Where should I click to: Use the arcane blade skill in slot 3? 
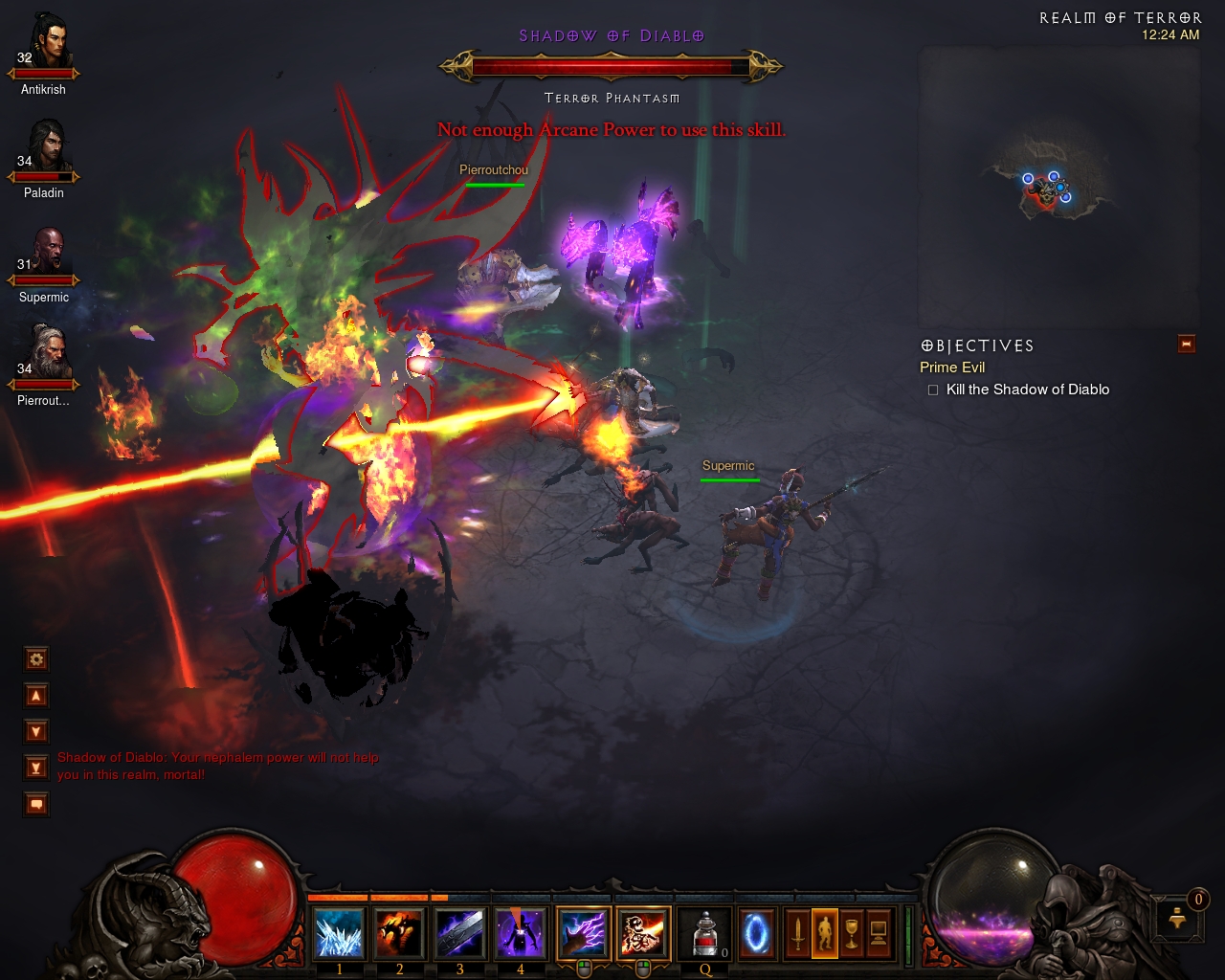pyautogui.click(x=459, y=933)
